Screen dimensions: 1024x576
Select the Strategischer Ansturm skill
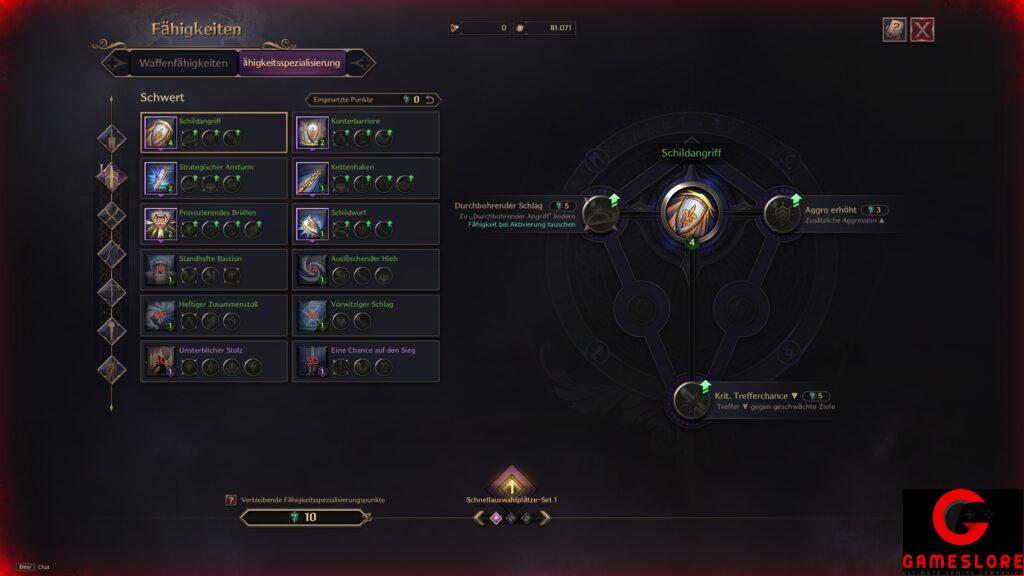point(214,177)
